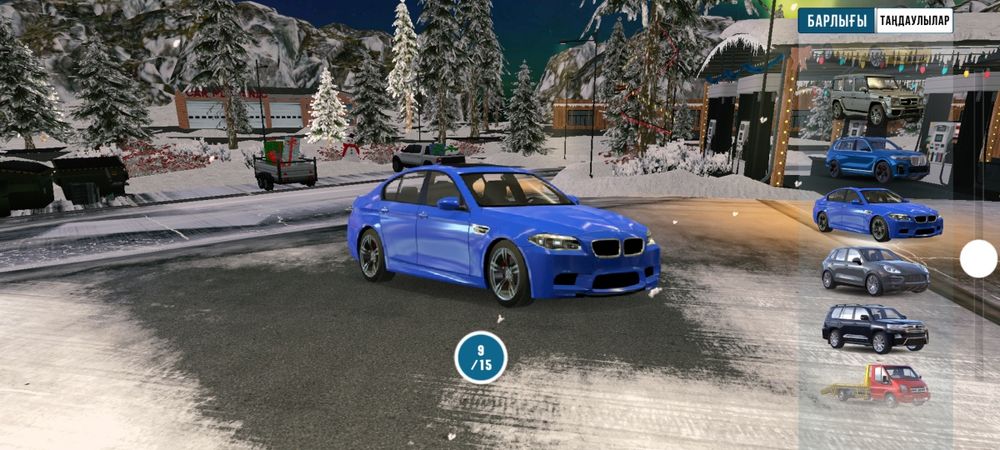
Task: Switch to the БАРЛЫҒЫ tab
Action: pos(835,21)
